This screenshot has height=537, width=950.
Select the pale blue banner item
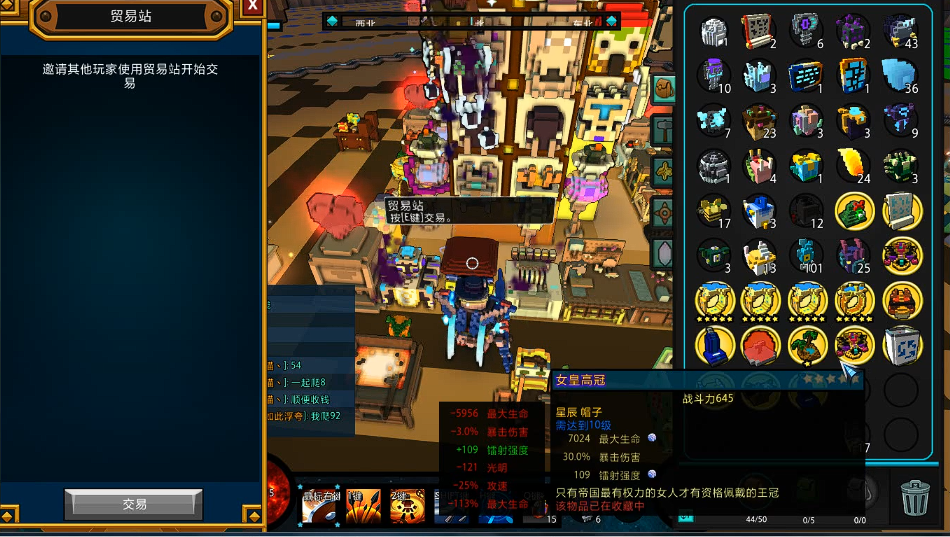pyautogui.click(x=900, y=210)
